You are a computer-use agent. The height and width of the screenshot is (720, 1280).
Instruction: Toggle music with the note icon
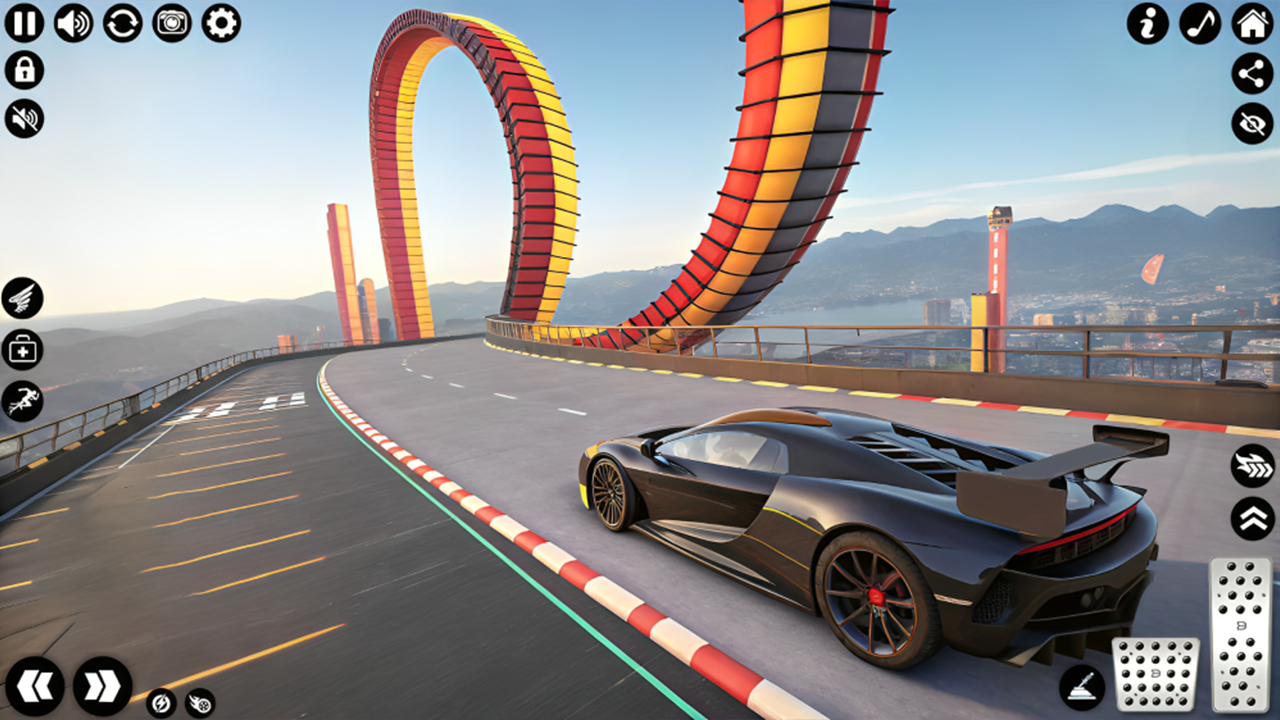pyautogui.click(x=1200, y=23)
